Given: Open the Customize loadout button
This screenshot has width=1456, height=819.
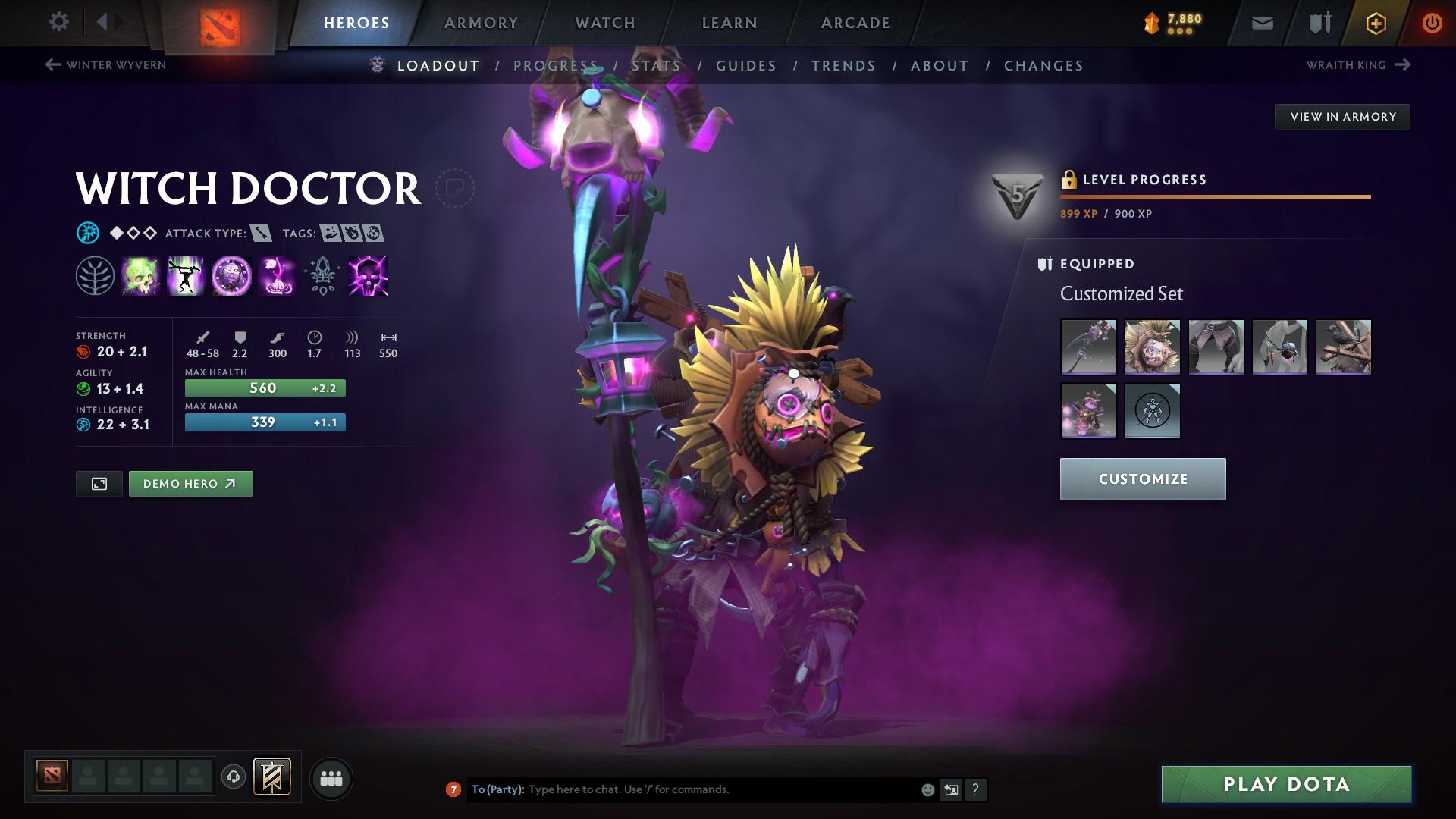Looking at the screenshot, I should 1142,479.
